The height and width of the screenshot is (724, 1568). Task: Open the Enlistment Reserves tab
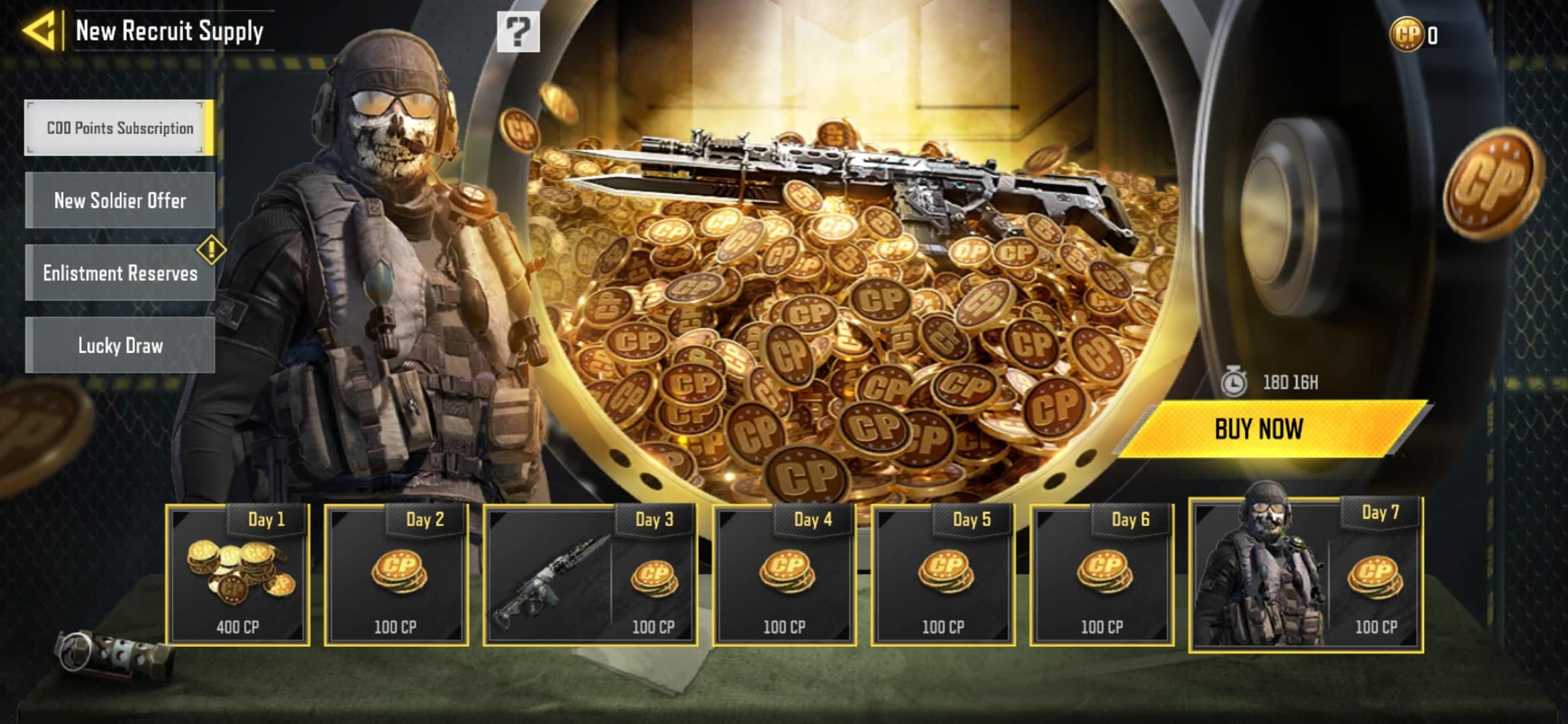[120, 273]
